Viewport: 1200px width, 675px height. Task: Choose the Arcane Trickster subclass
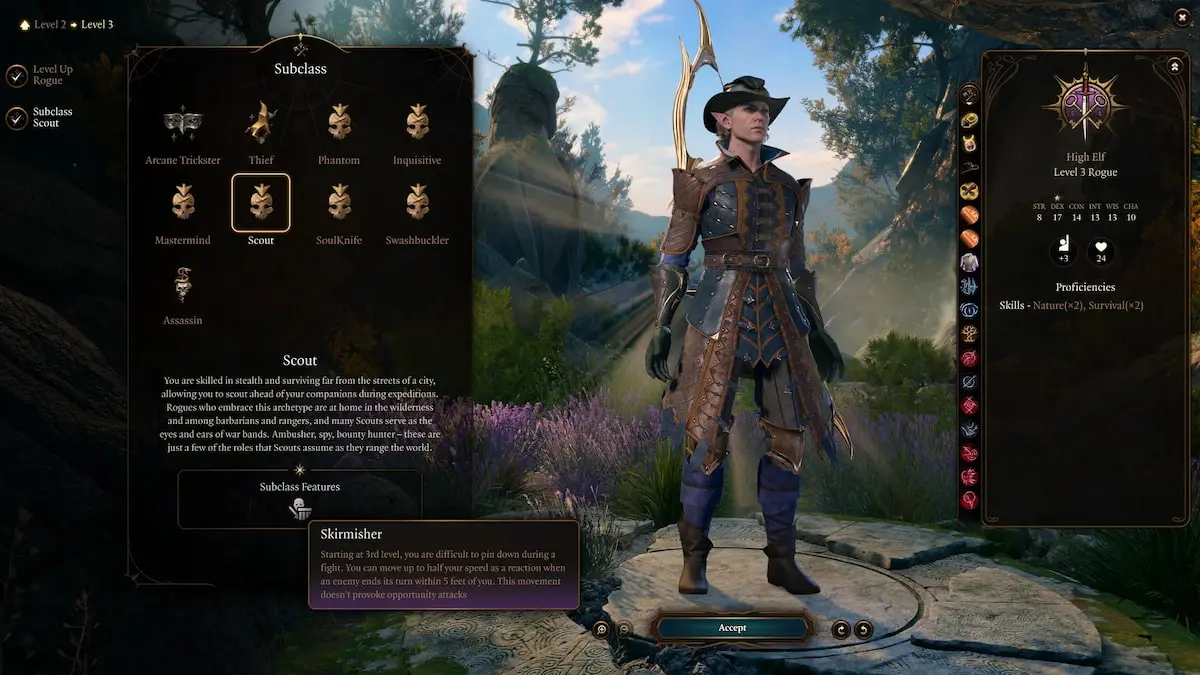pos(182,123)
